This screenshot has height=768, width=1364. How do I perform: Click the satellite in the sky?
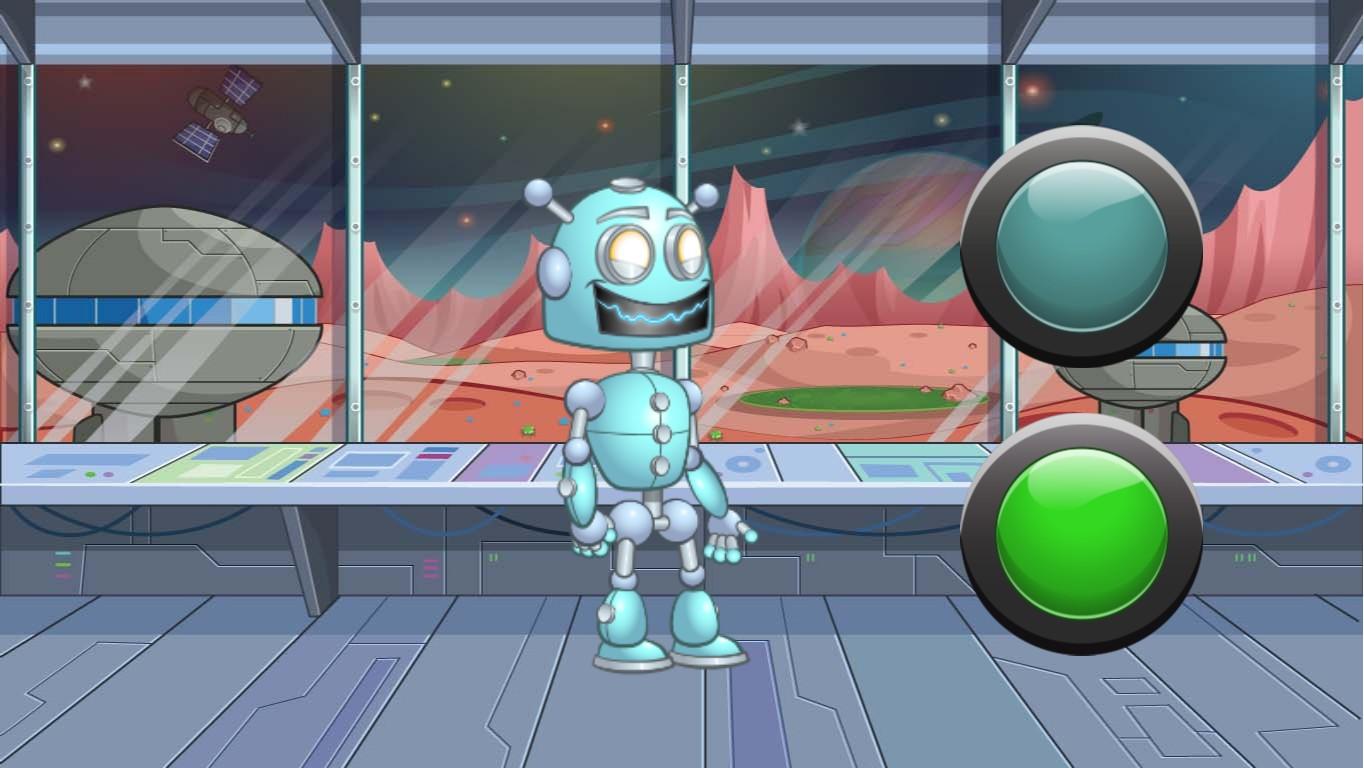(213, 113)
